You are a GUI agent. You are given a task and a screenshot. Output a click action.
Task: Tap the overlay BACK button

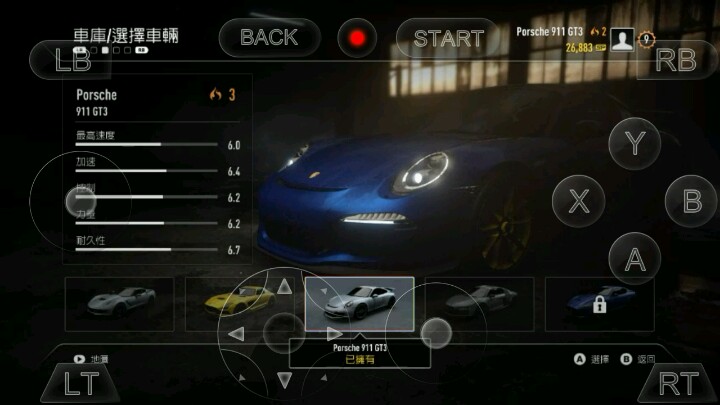click(270, 38)
